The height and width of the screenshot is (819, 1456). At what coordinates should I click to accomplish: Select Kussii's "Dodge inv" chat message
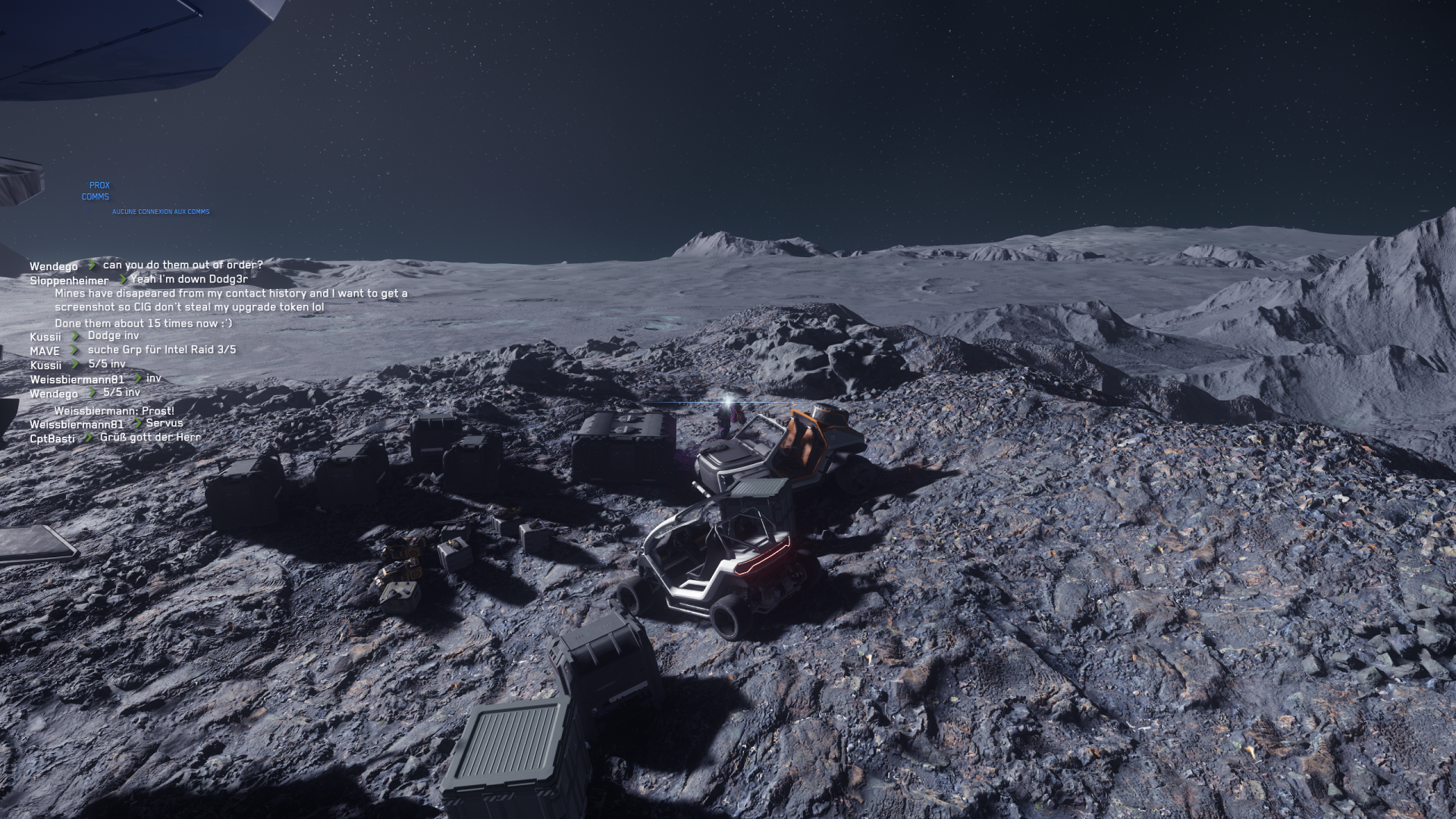click(113, 335)
